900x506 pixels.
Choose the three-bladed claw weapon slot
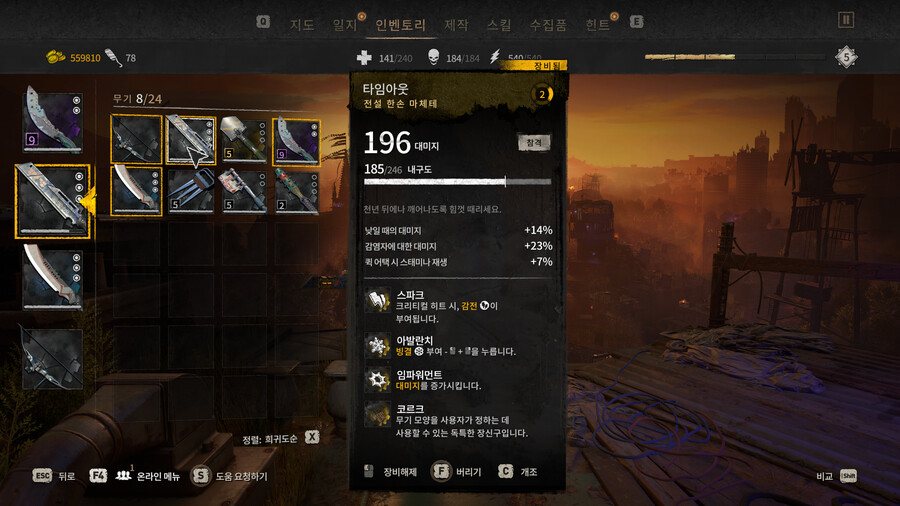(190, 190)
